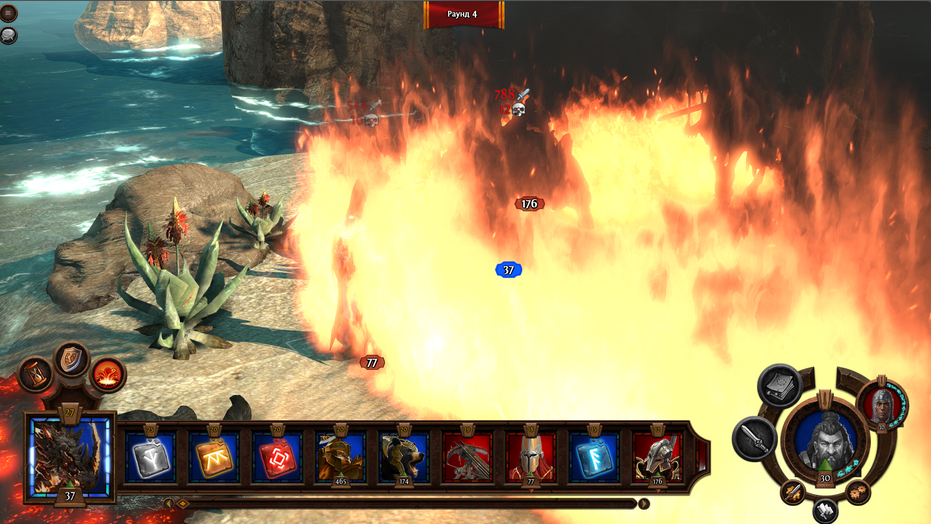
Task: Open the main menu button
Action: point(10,13)
